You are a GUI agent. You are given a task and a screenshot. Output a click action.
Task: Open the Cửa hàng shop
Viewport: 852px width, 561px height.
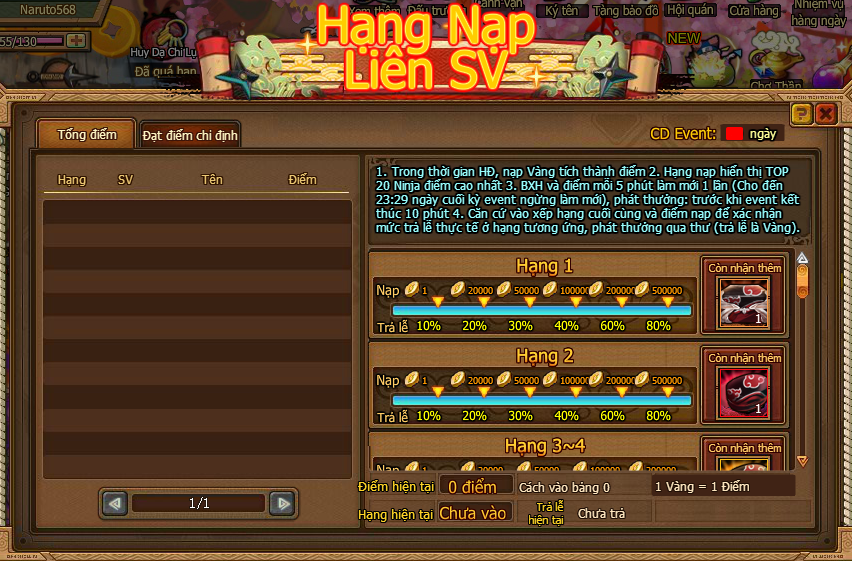753,11
